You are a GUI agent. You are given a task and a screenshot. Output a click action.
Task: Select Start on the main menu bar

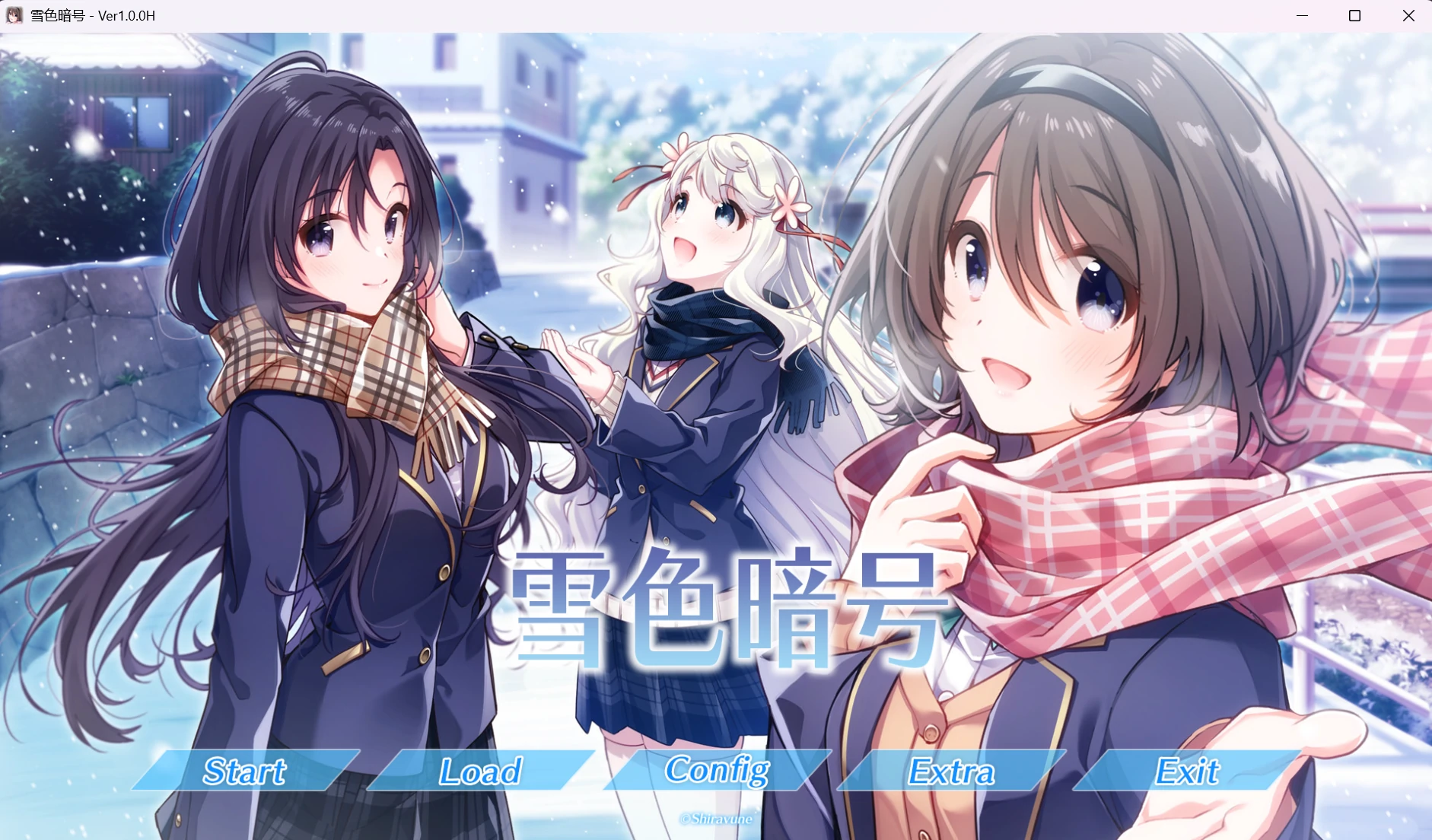click(x=244, y=773)
